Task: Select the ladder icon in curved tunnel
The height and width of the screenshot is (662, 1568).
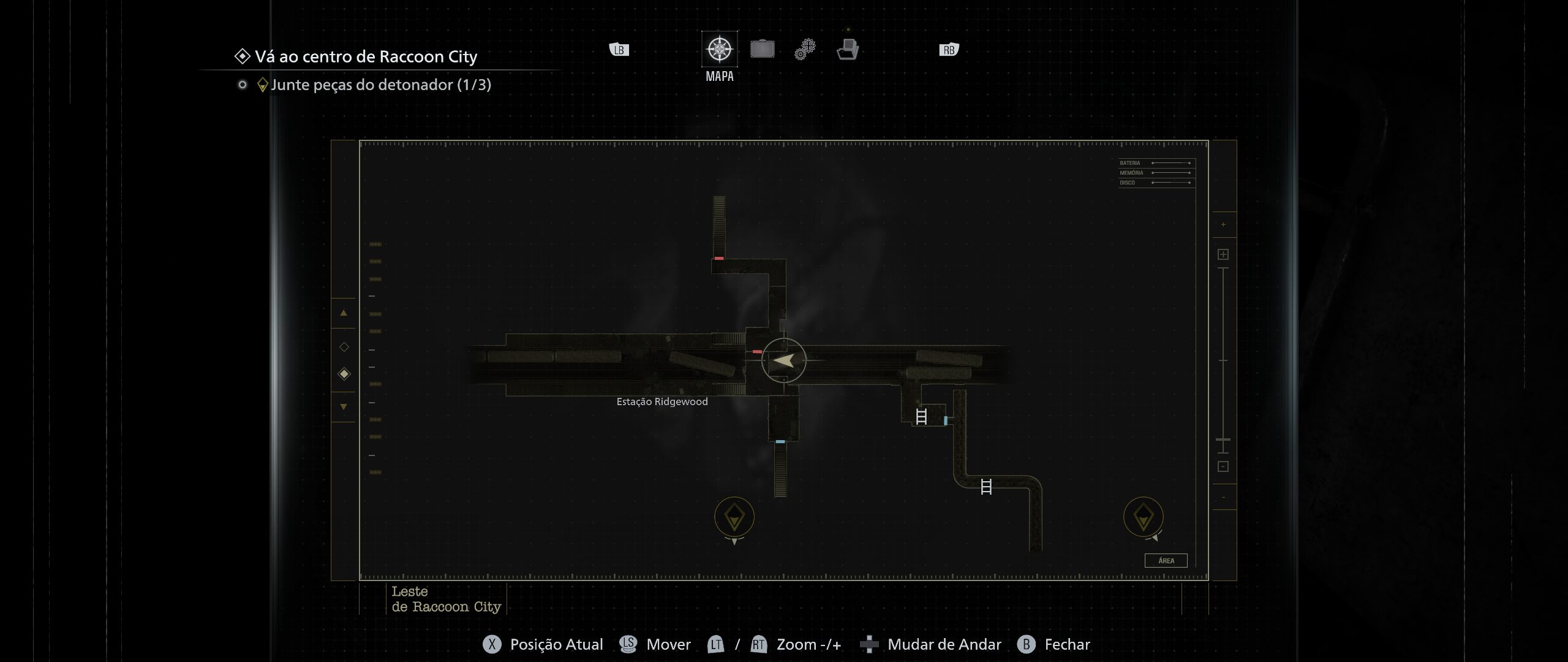Action: point(986,487)
